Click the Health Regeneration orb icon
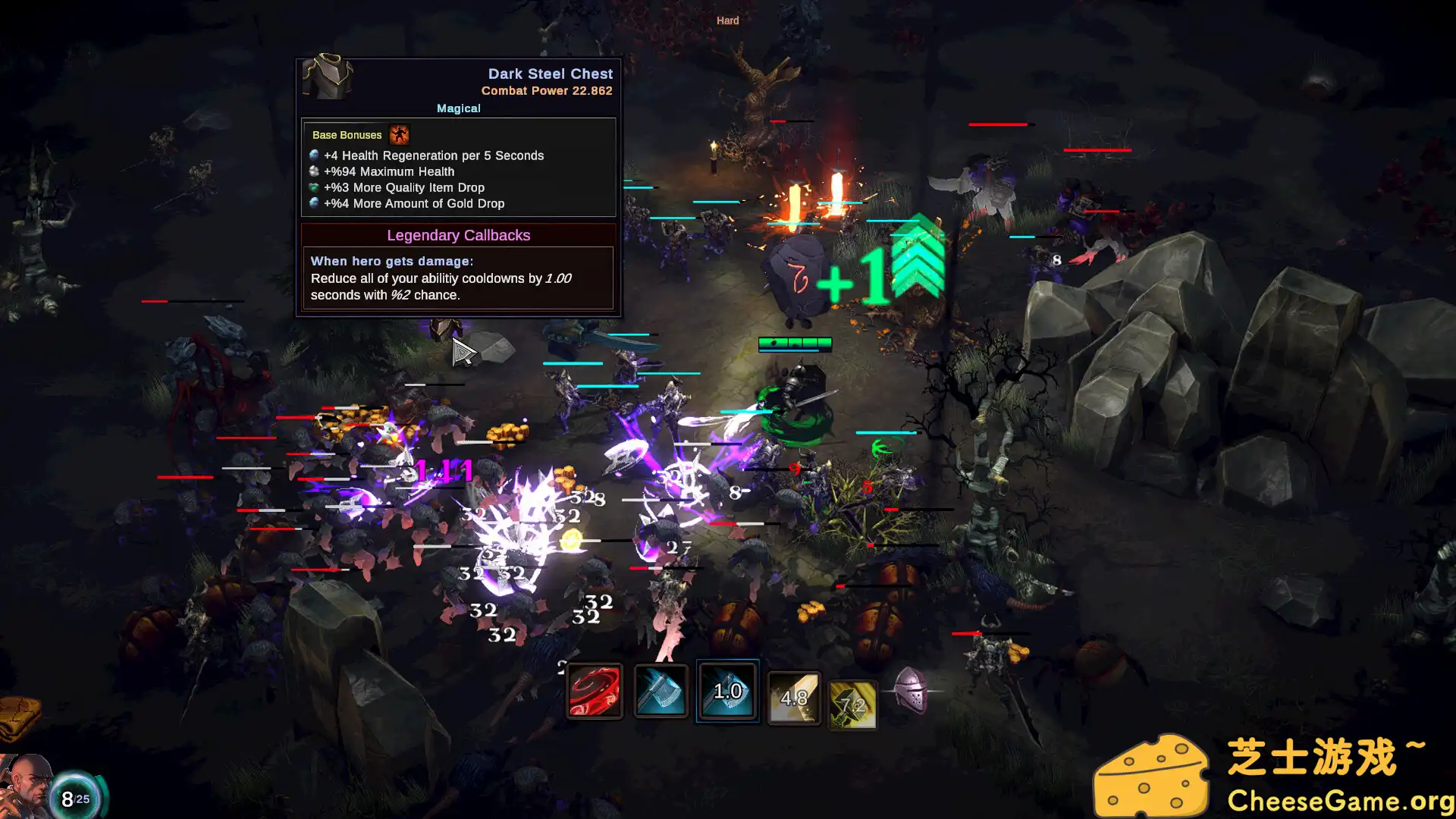The width and height of the screenshot is (1456, 819). (x=315, y=155)
